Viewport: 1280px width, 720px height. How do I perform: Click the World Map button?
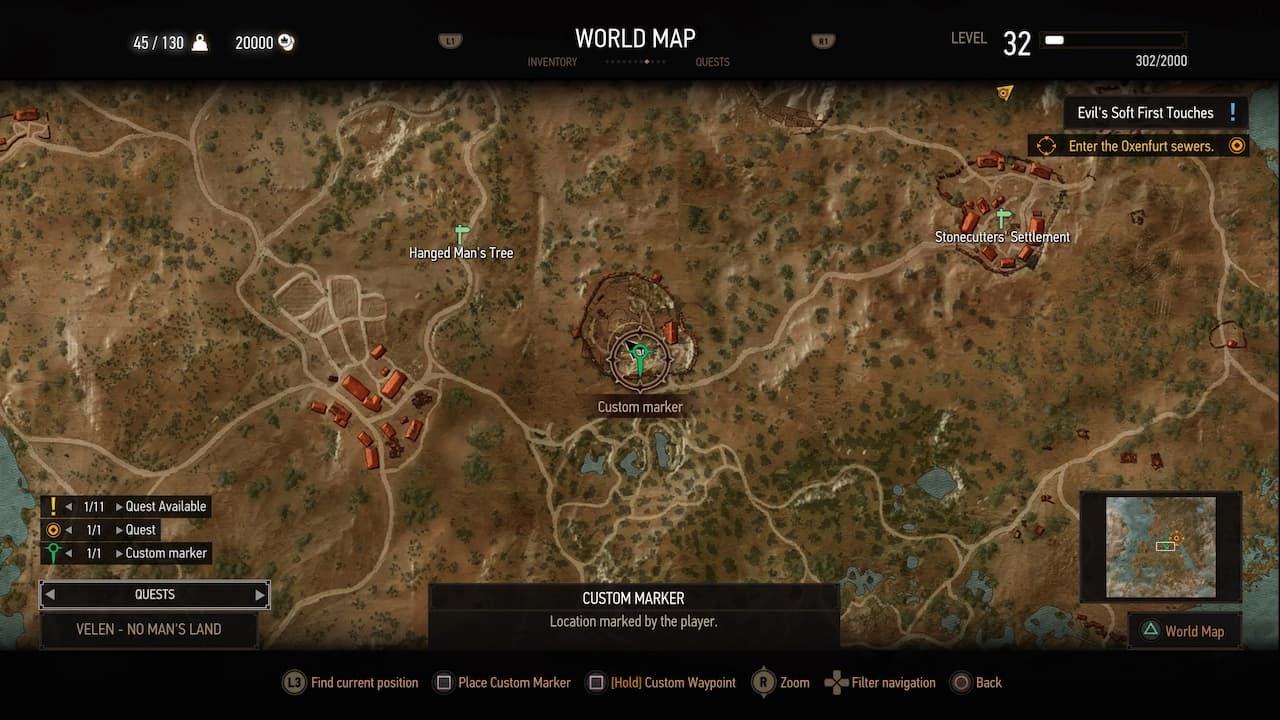(1185, 631)
